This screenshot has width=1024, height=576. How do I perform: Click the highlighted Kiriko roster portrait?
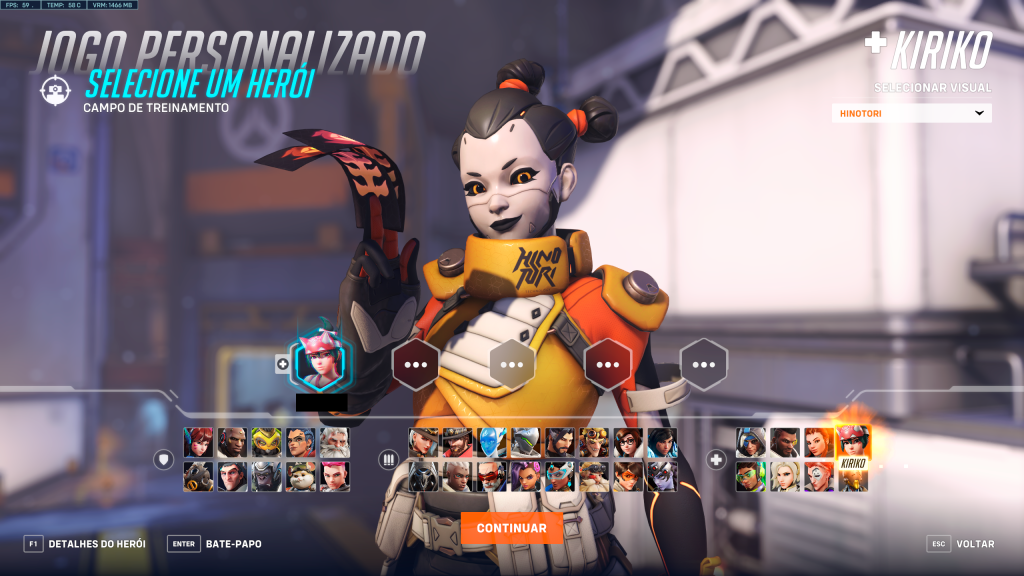click(x=853, y=441)
